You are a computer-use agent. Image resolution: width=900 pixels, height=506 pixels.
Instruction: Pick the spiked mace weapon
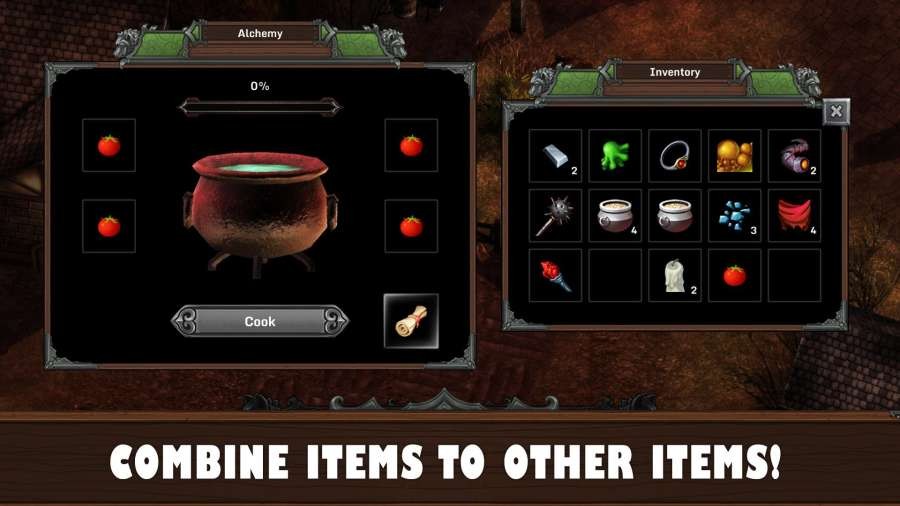point(555,216)
